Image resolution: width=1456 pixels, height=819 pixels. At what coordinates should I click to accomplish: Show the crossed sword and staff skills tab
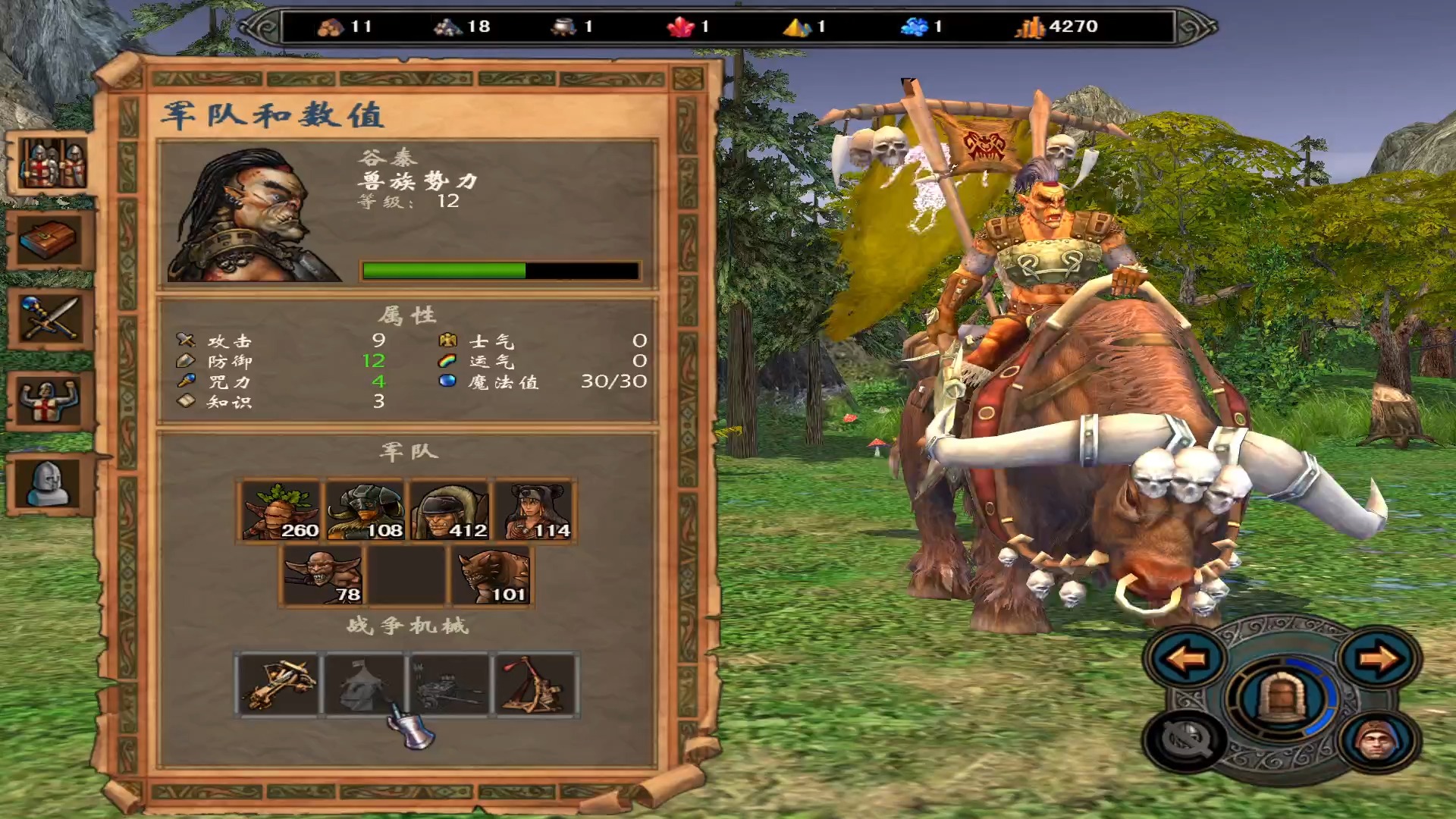(50, 319)
